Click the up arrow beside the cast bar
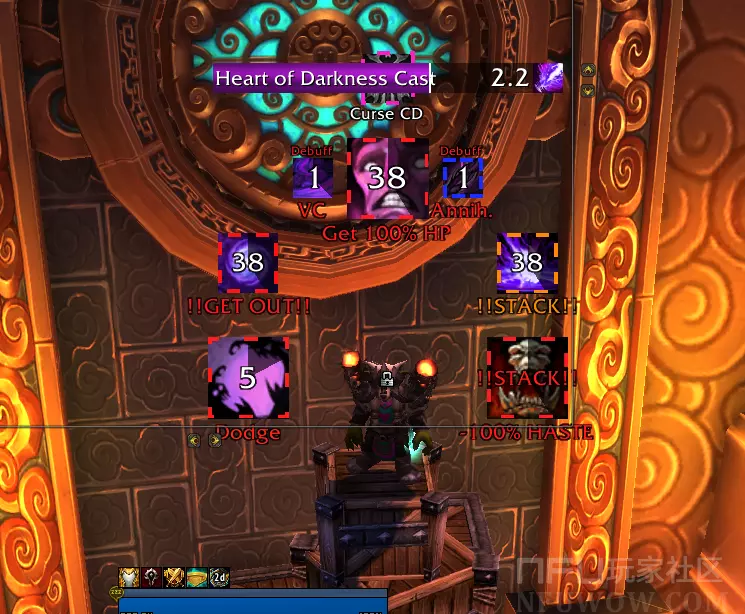Viewport: 745px width, 614px height. tap(588, 70)
